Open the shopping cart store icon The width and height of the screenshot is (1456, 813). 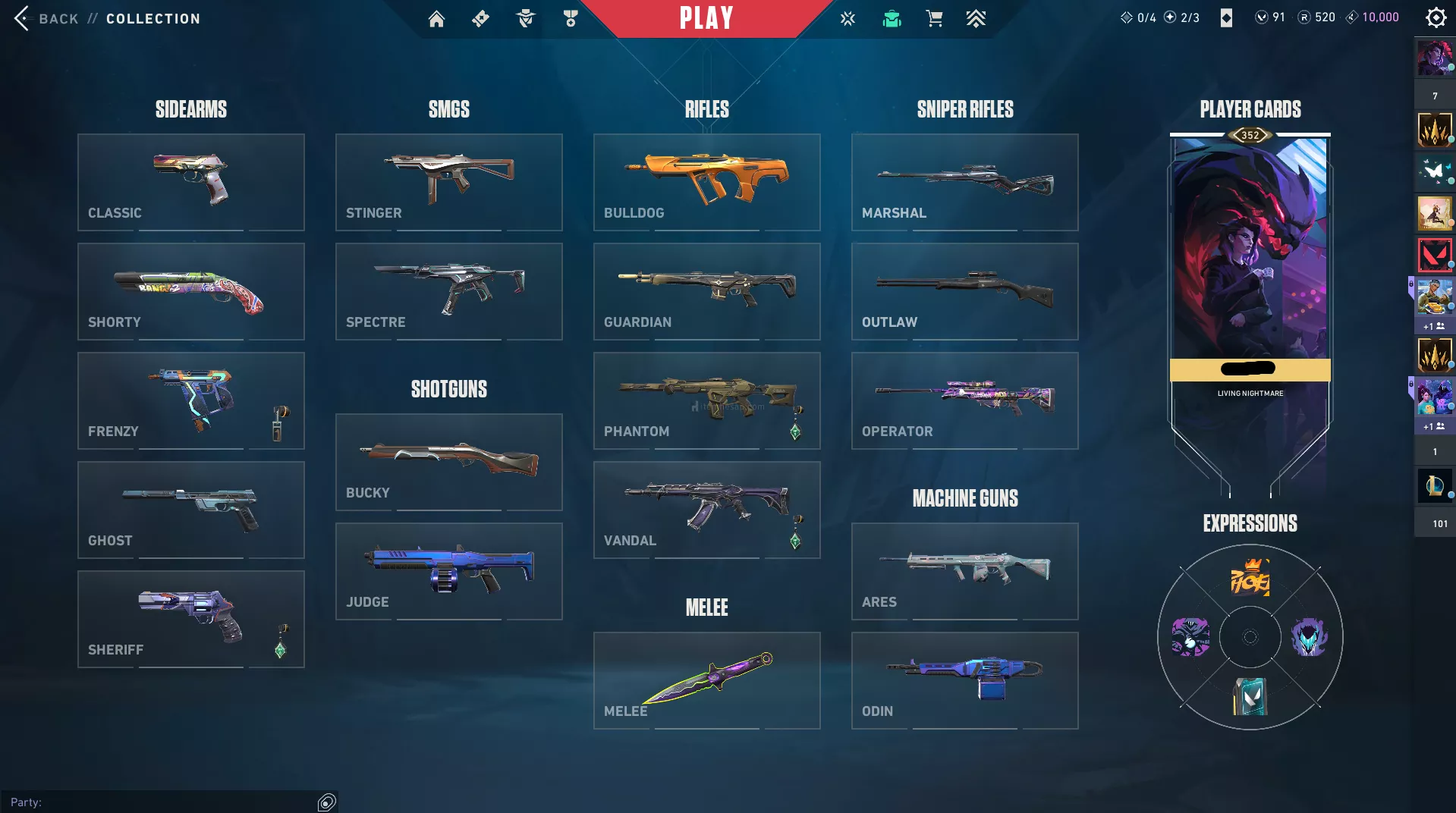click(x=934, y=18)
